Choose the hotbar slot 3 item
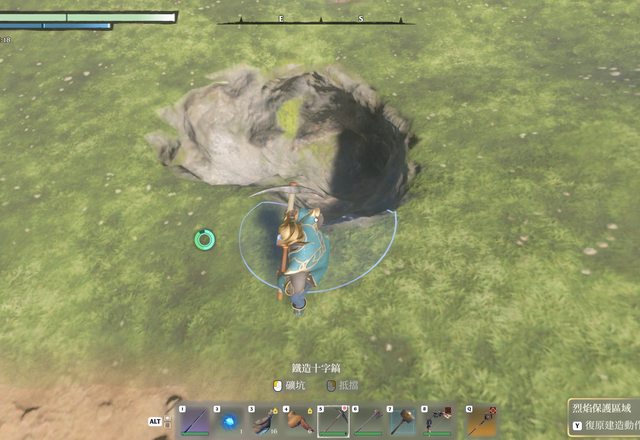 [264, 421]
